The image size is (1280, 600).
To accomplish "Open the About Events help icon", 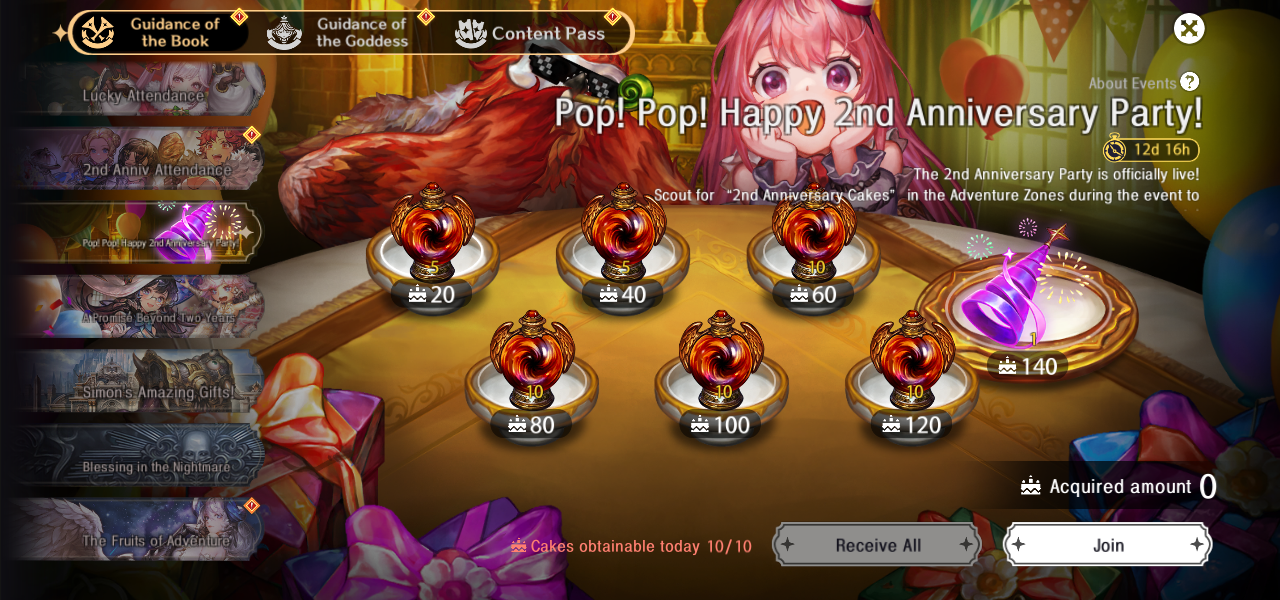I will 1189,82.
